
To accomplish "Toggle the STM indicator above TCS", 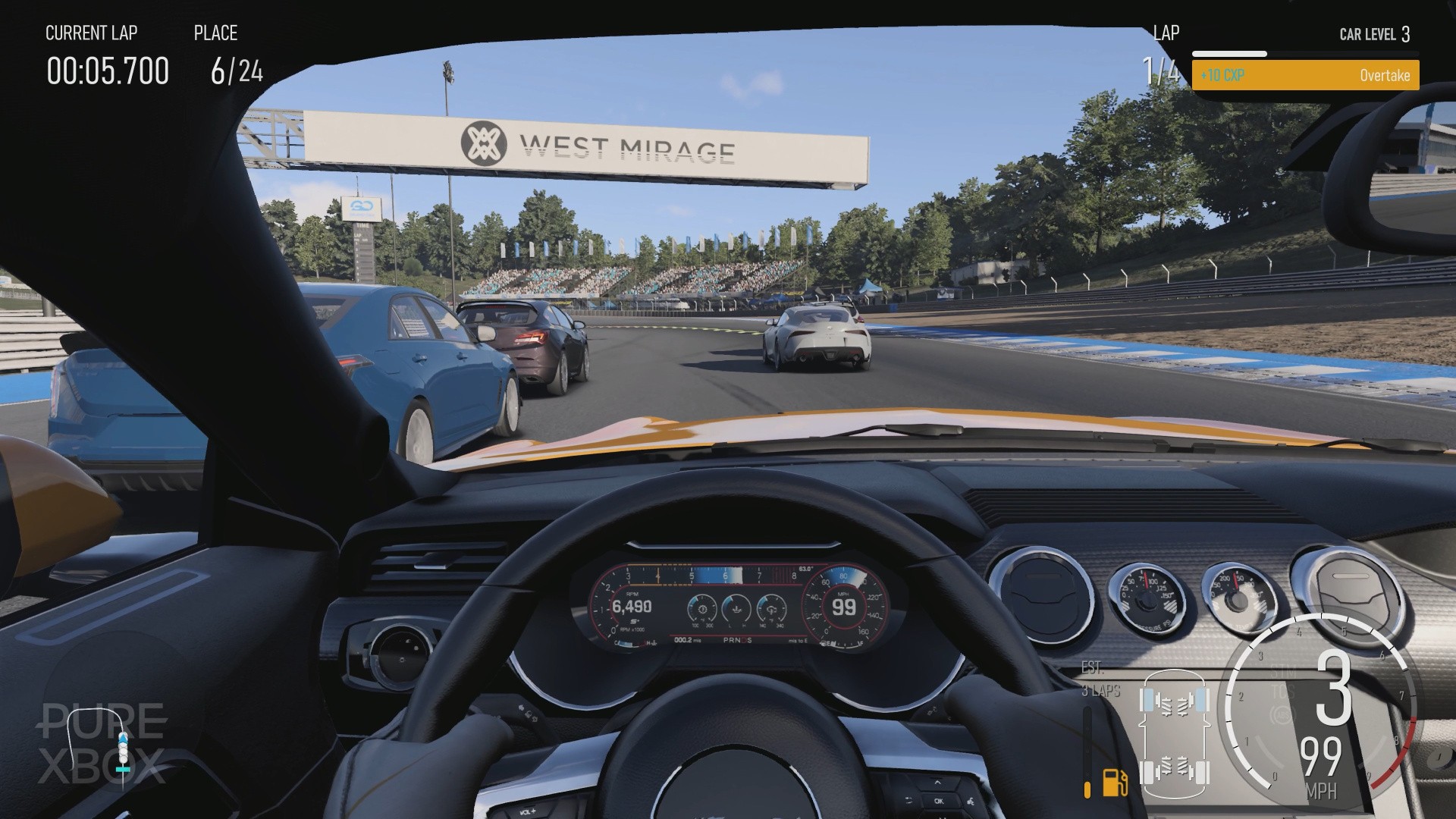I will point(1282,672).
